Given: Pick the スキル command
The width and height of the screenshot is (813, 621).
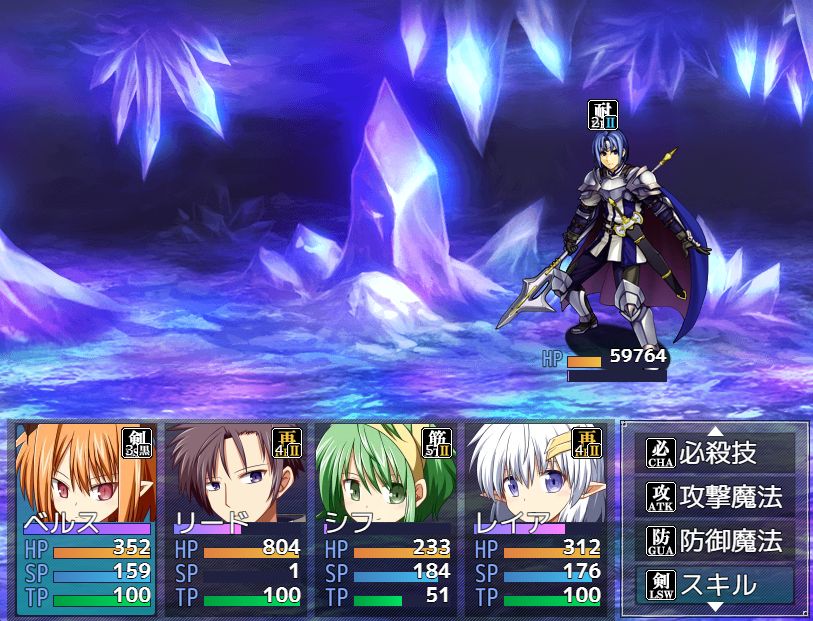Looking at the screenshot, I should [x=716, y=585].
